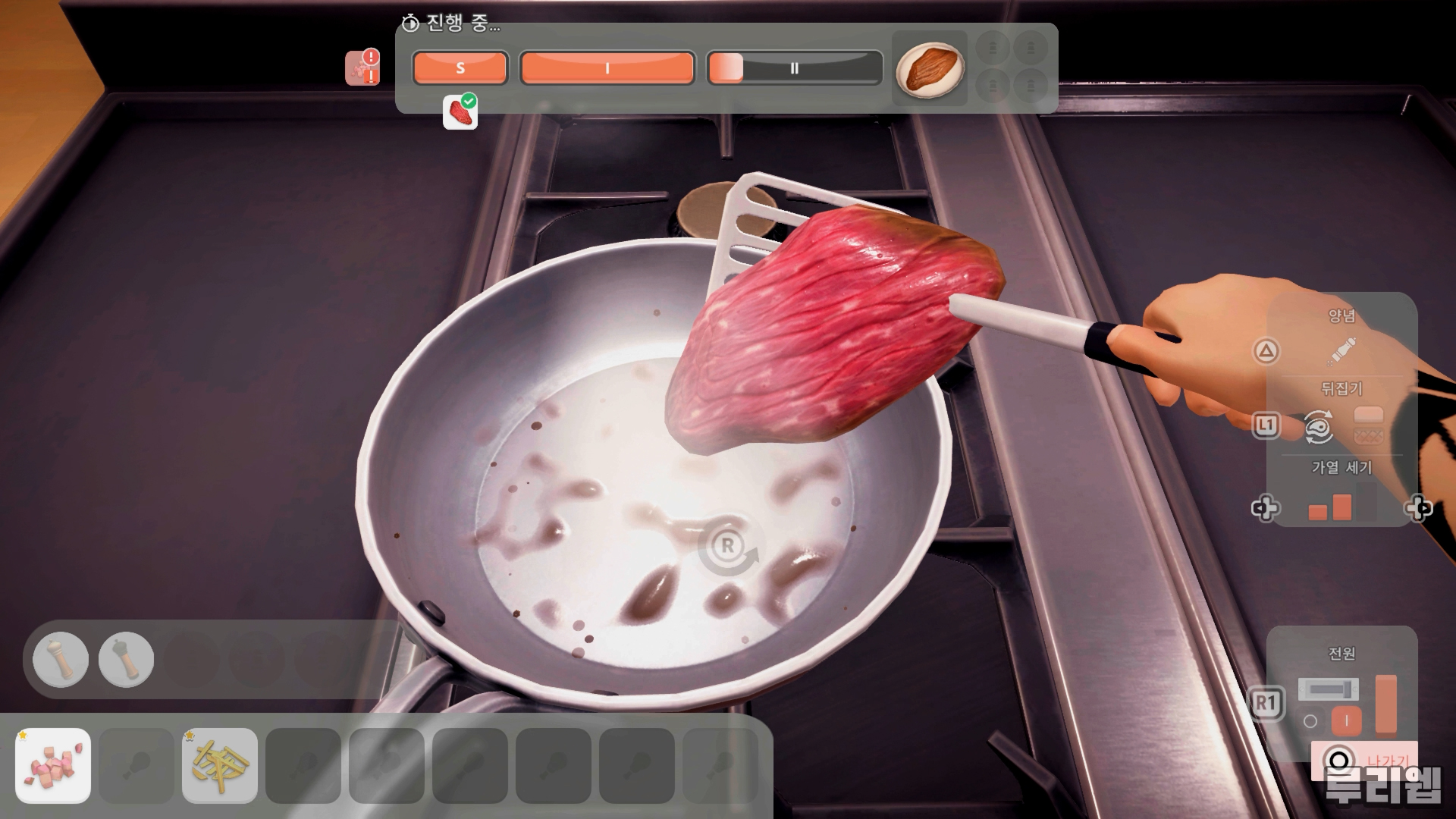Open the red alert notification icon
Viewport: 1456px width, 819px height.
click(362, 67)
